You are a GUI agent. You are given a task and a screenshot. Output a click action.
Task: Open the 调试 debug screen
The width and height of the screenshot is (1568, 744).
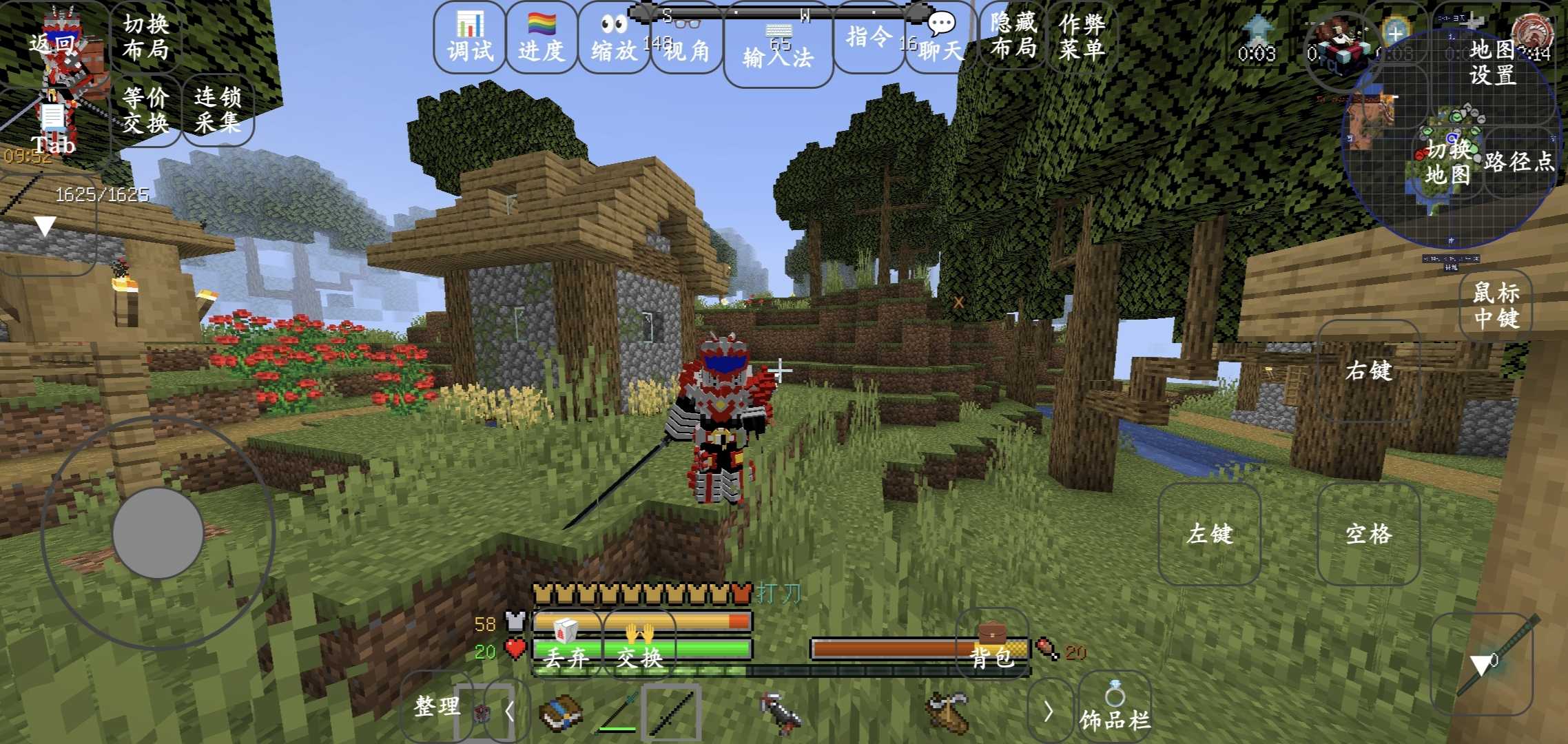tap(471, 38)
